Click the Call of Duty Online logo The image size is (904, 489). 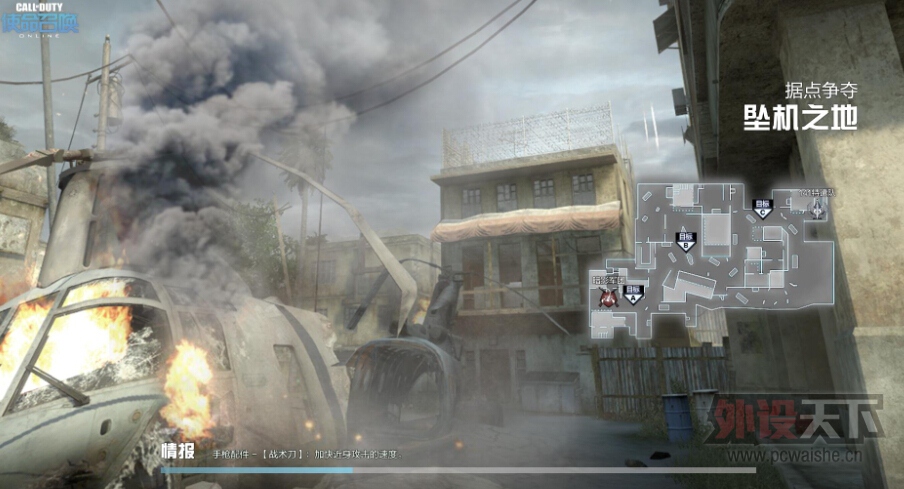(40, 20)
